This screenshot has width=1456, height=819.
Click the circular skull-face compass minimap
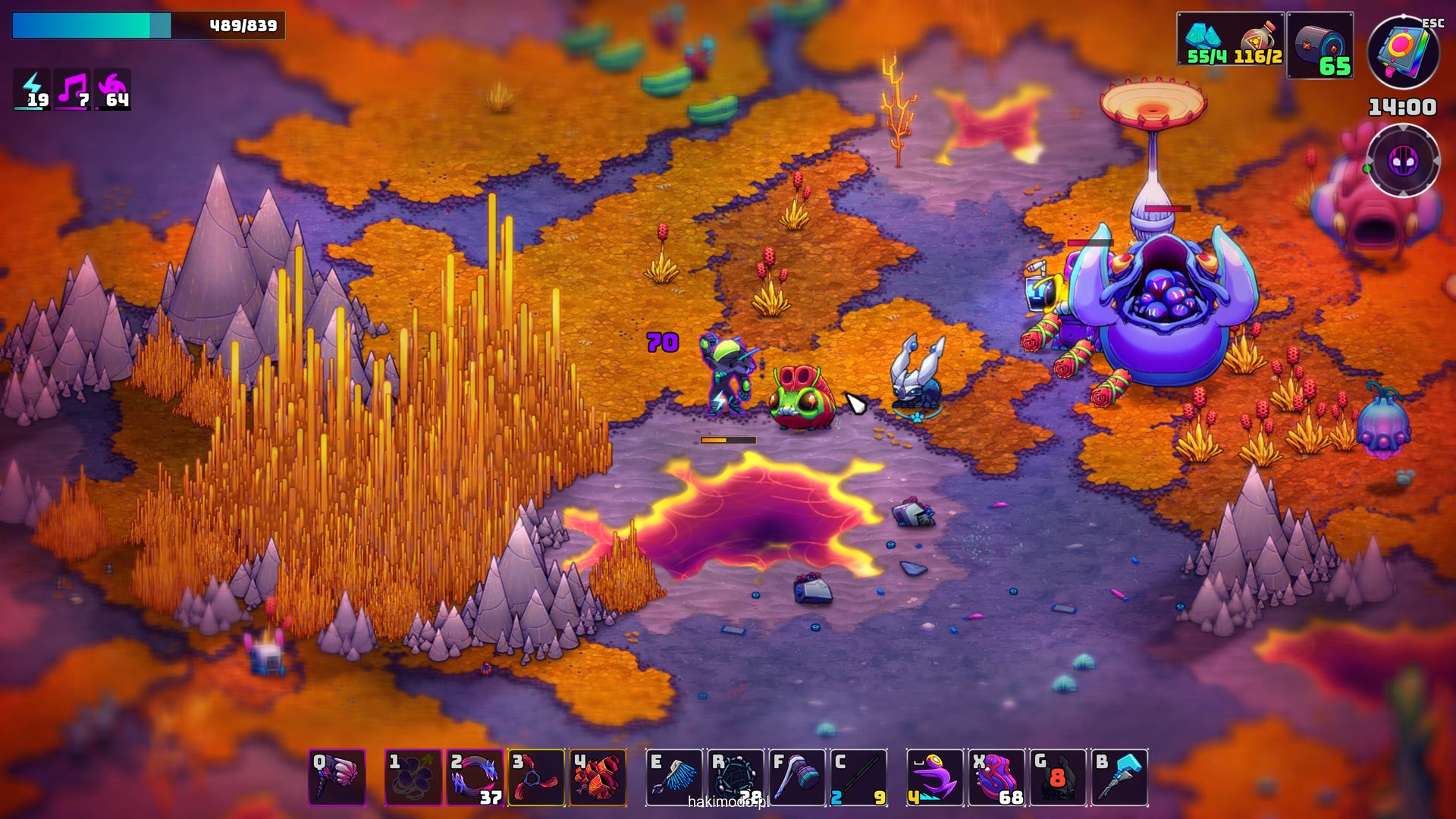[1403, 161]
